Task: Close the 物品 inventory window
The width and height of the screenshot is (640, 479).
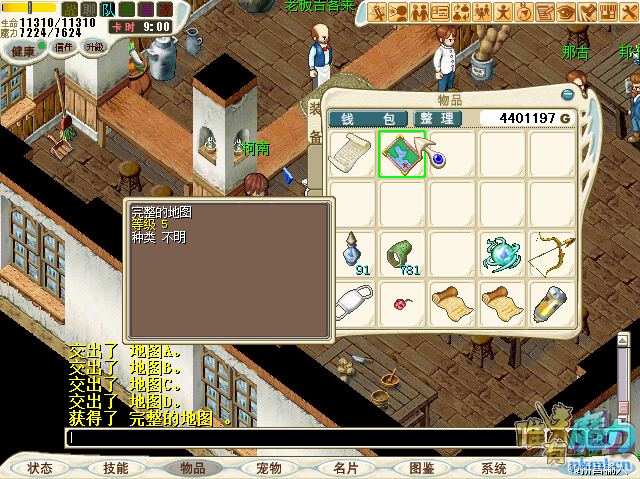Action: [567, 96]
